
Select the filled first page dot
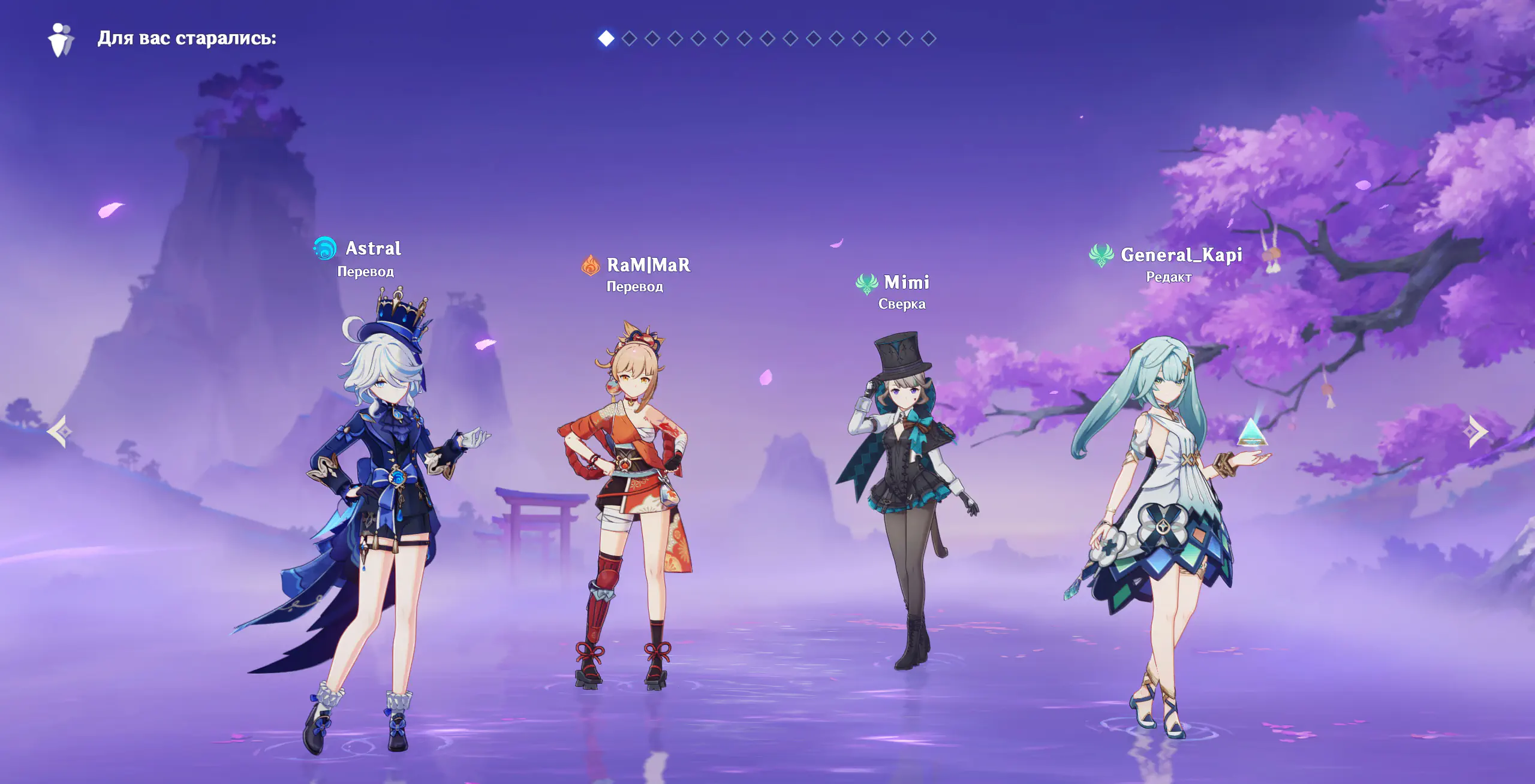coord(606,38)
